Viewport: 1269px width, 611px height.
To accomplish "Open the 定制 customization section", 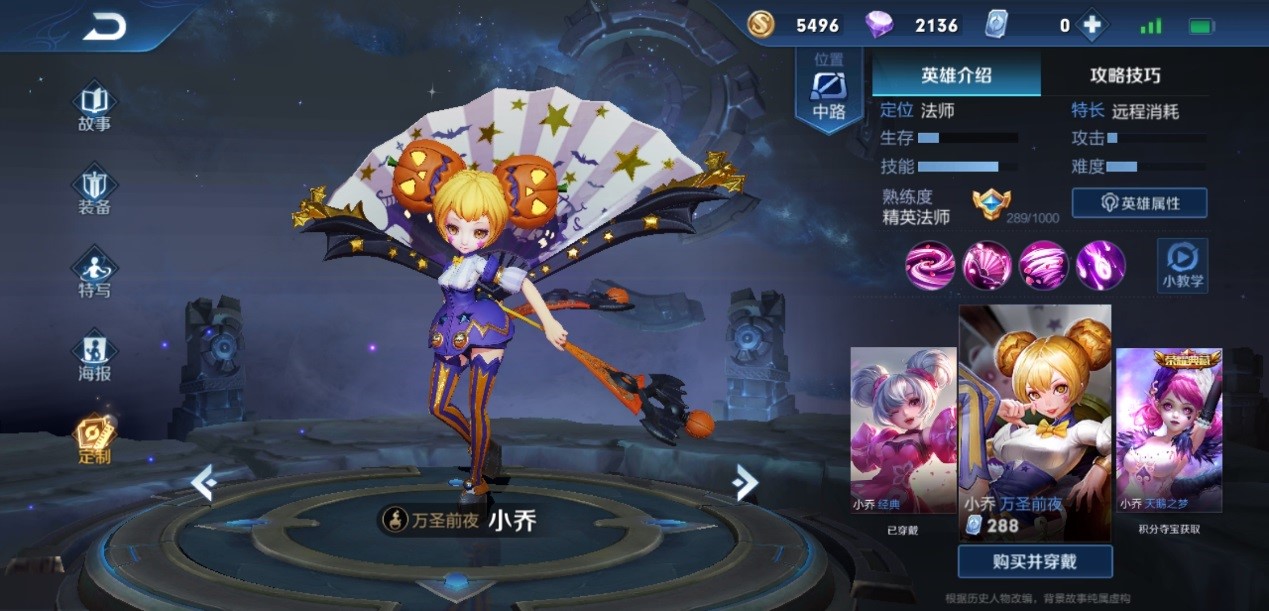I will [95, 439].
